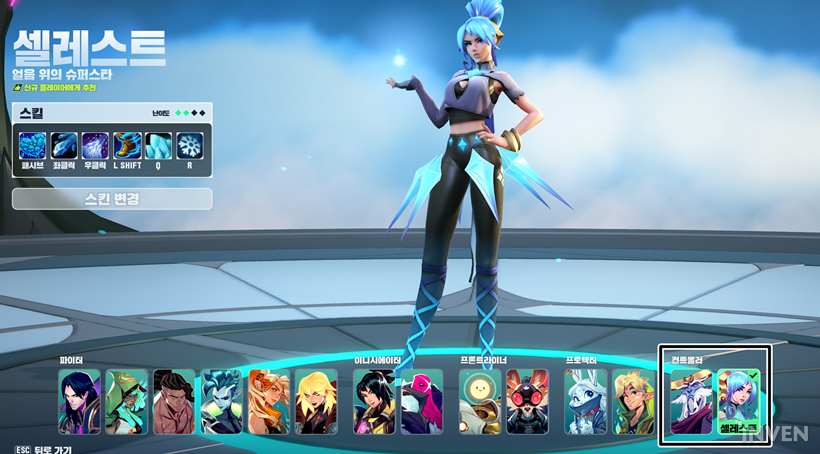Select the black-haired initiator in yellow armor
The height and width of the screenshot is (454, 820).
(374, 402)
